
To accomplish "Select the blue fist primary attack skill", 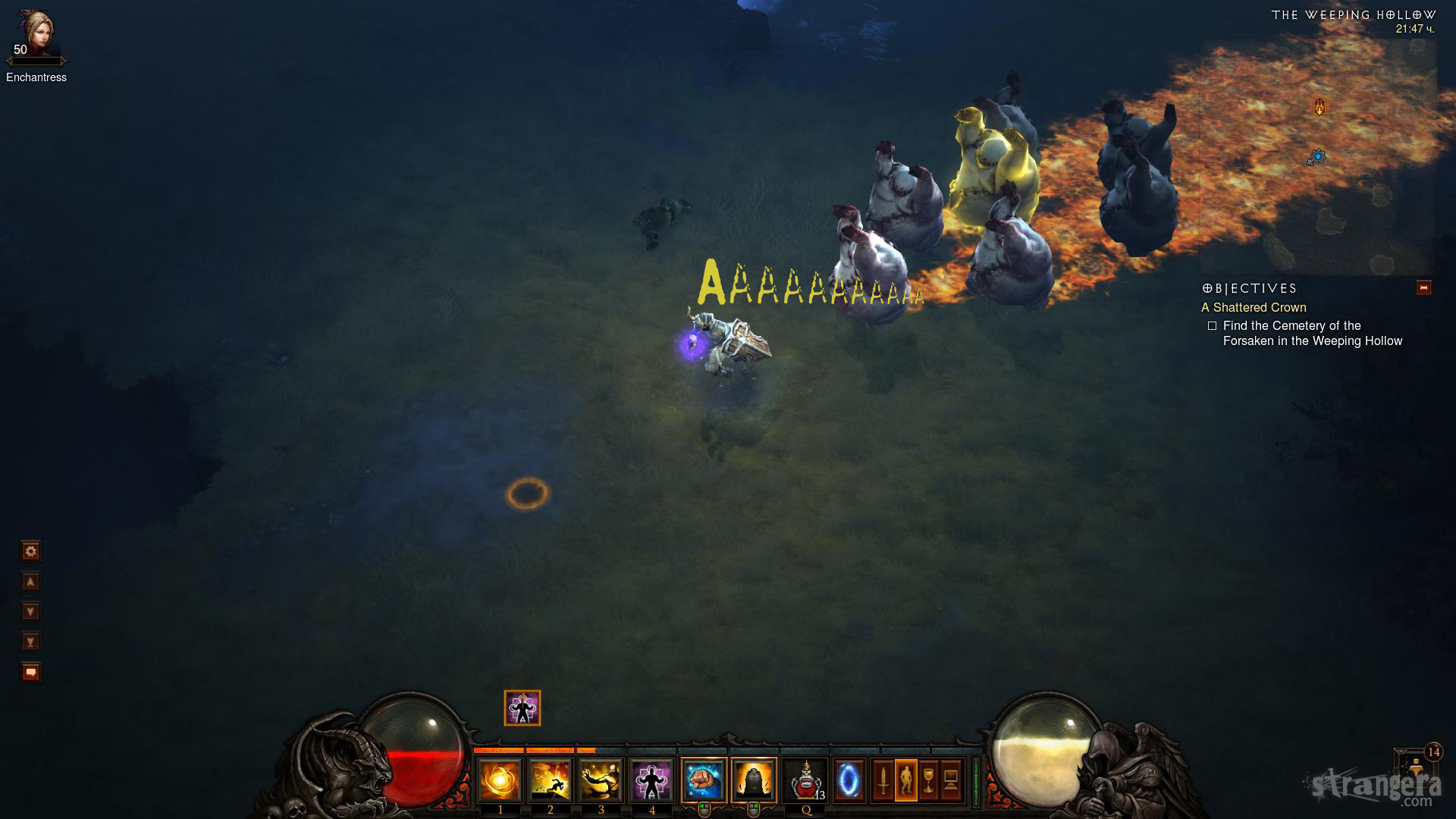I will click(x=704, y=780).
